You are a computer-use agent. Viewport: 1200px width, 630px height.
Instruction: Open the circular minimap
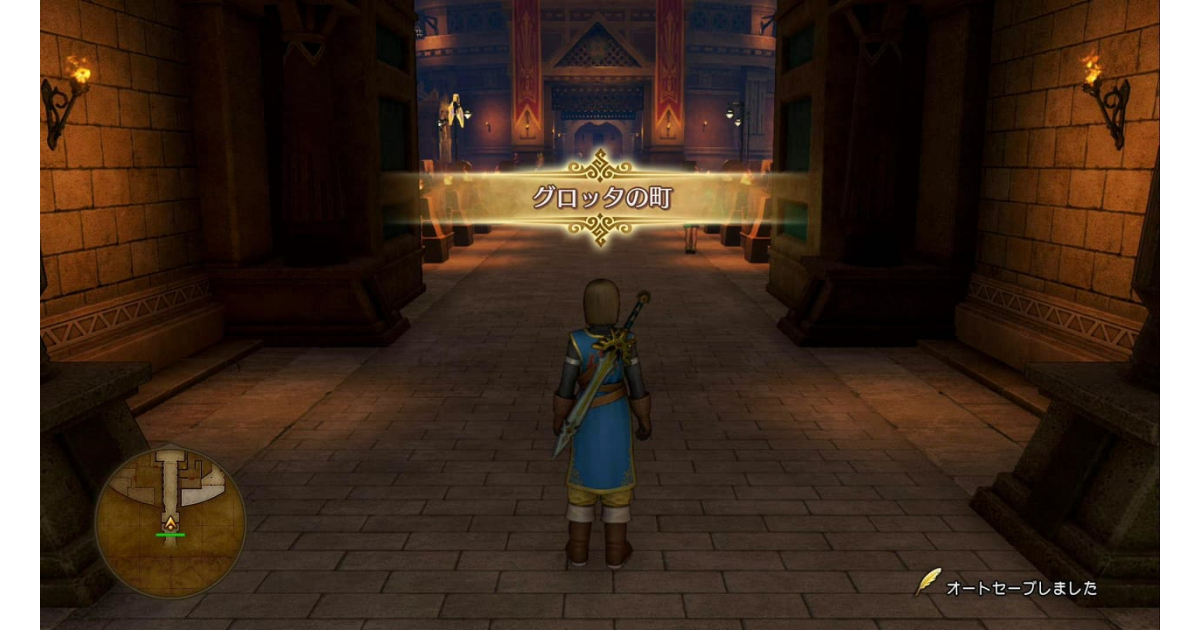coord(170,521)
